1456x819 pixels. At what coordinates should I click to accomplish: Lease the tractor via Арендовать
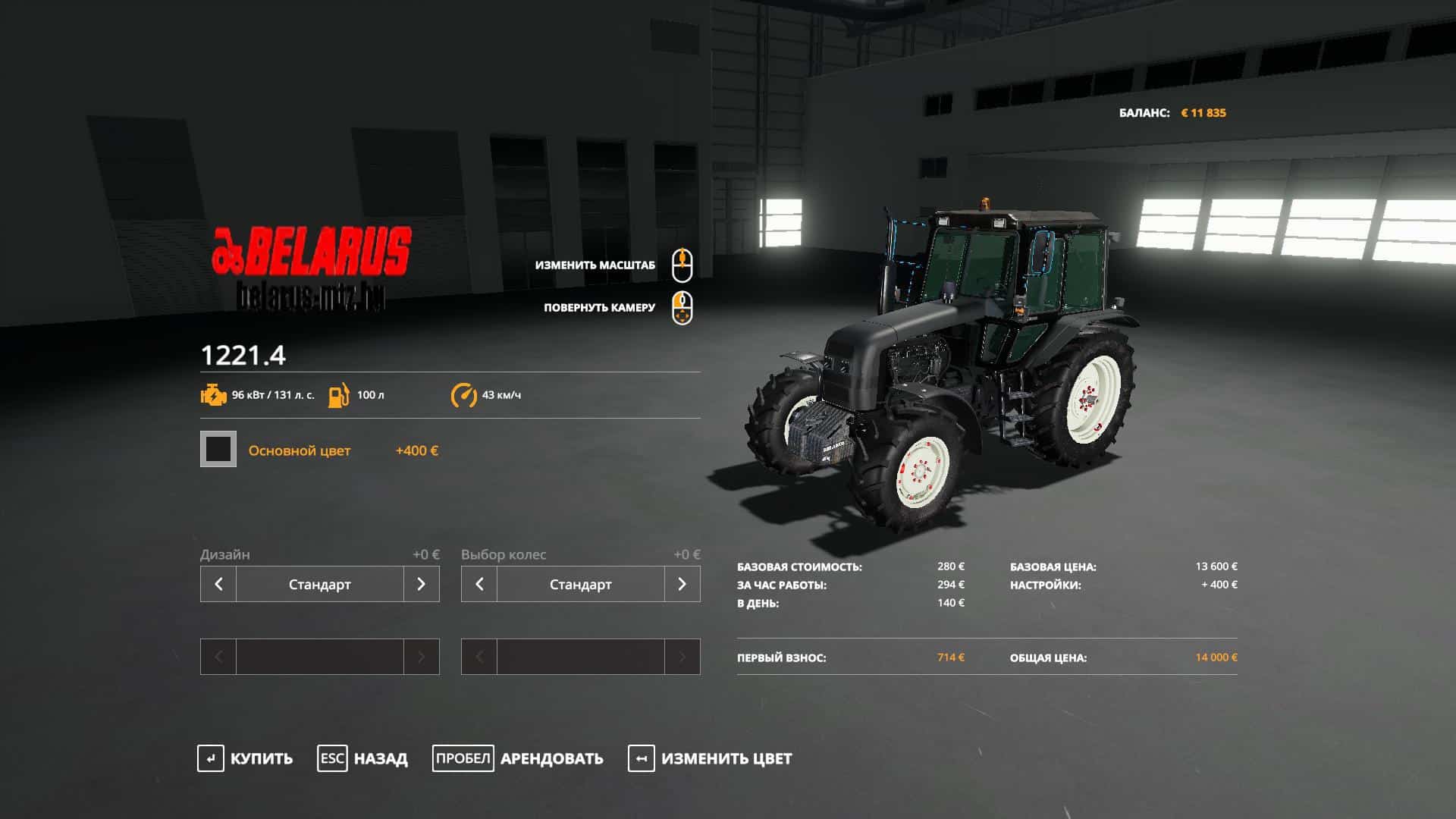click(518, 758)
